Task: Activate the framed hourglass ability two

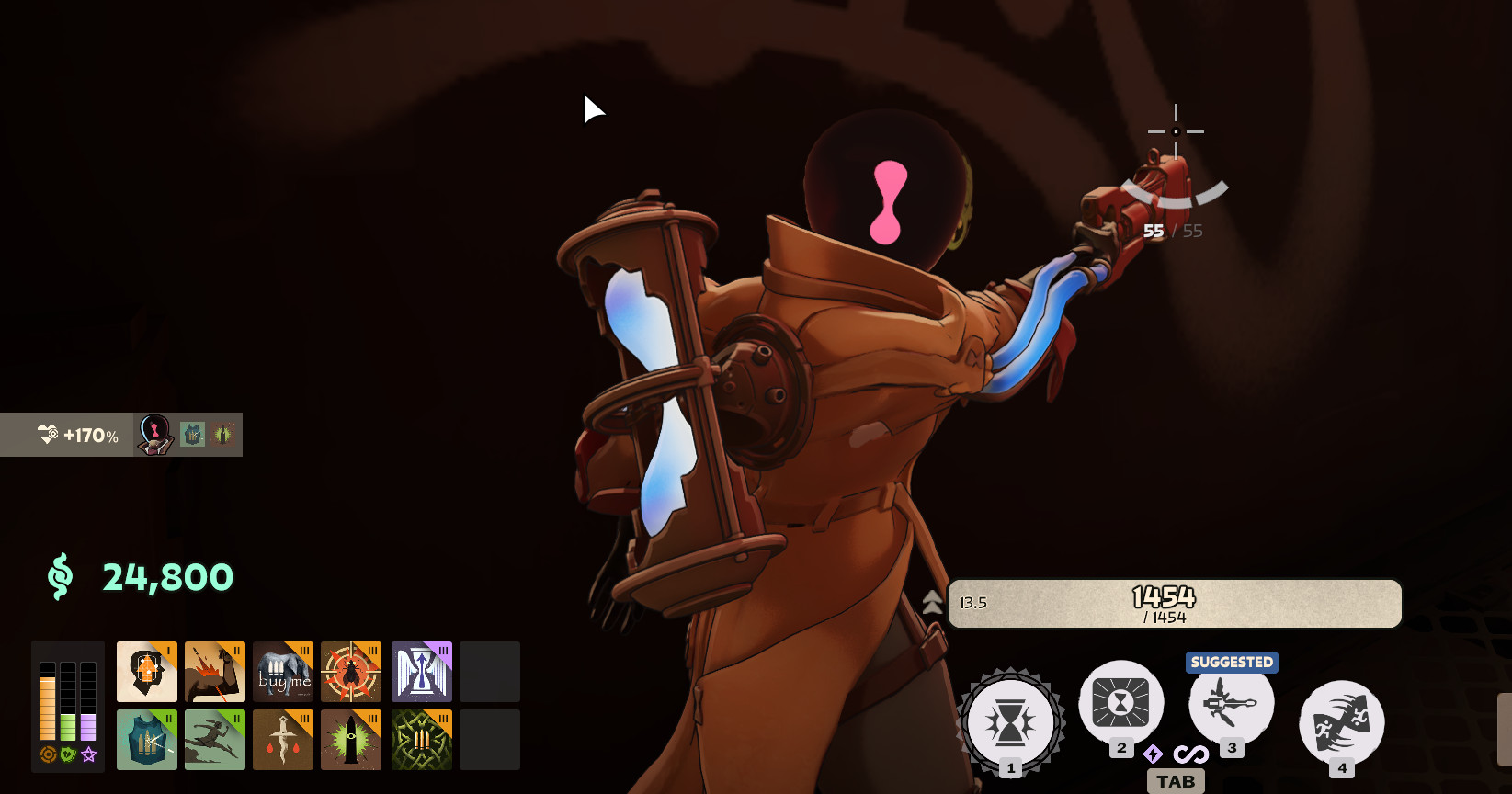Action: tap(1120, 704)
